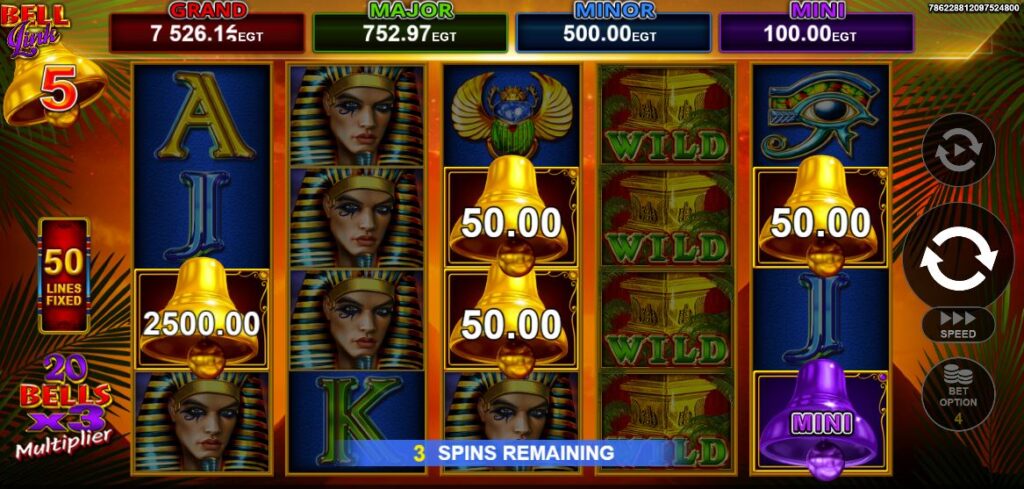Enable autoplay with the circular play-arrow button
The width and height of the screenshot is (1024, 489).
click(x=957, y=151)
